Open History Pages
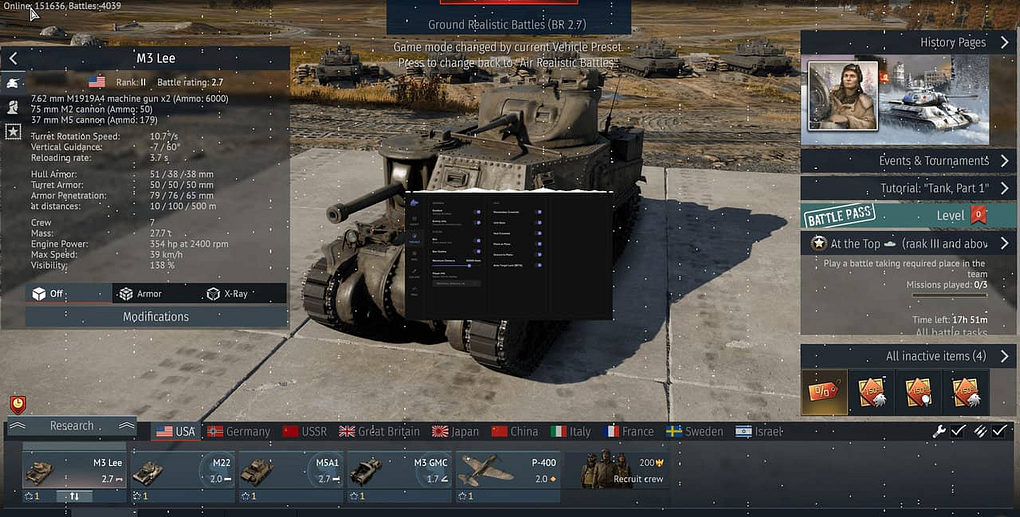The image size is (1020, 517). point(908,43)
